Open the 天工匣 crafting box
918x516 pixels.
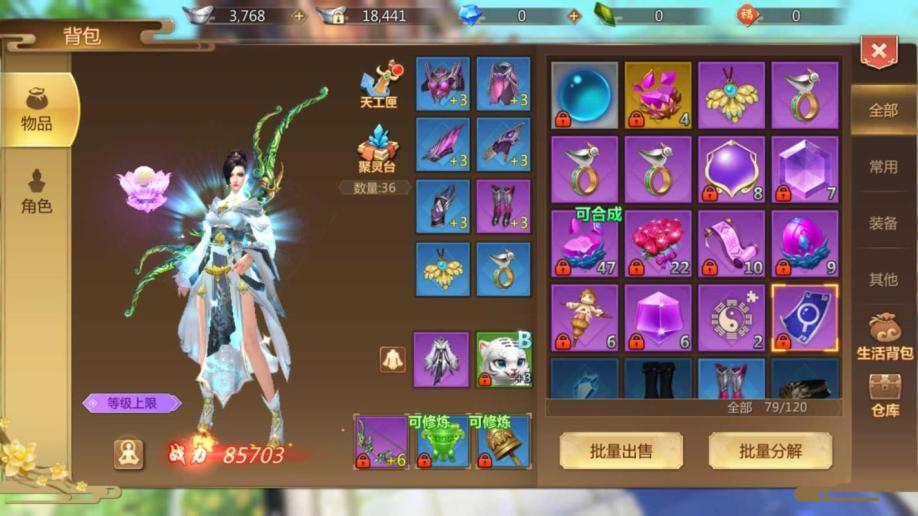[x=380, y=87]
